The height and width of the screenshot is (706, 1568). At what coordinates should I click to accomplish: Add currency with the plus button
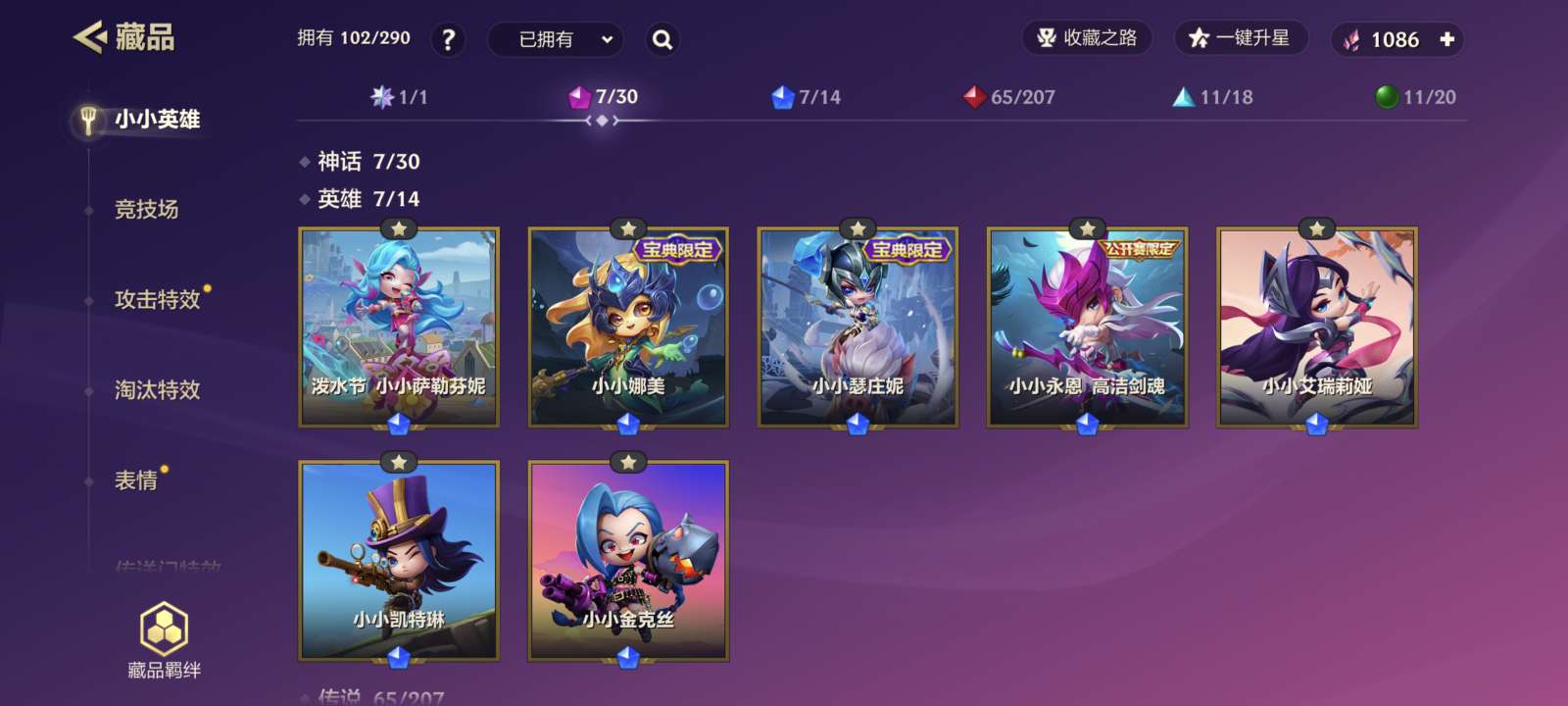coord(1446,39)
